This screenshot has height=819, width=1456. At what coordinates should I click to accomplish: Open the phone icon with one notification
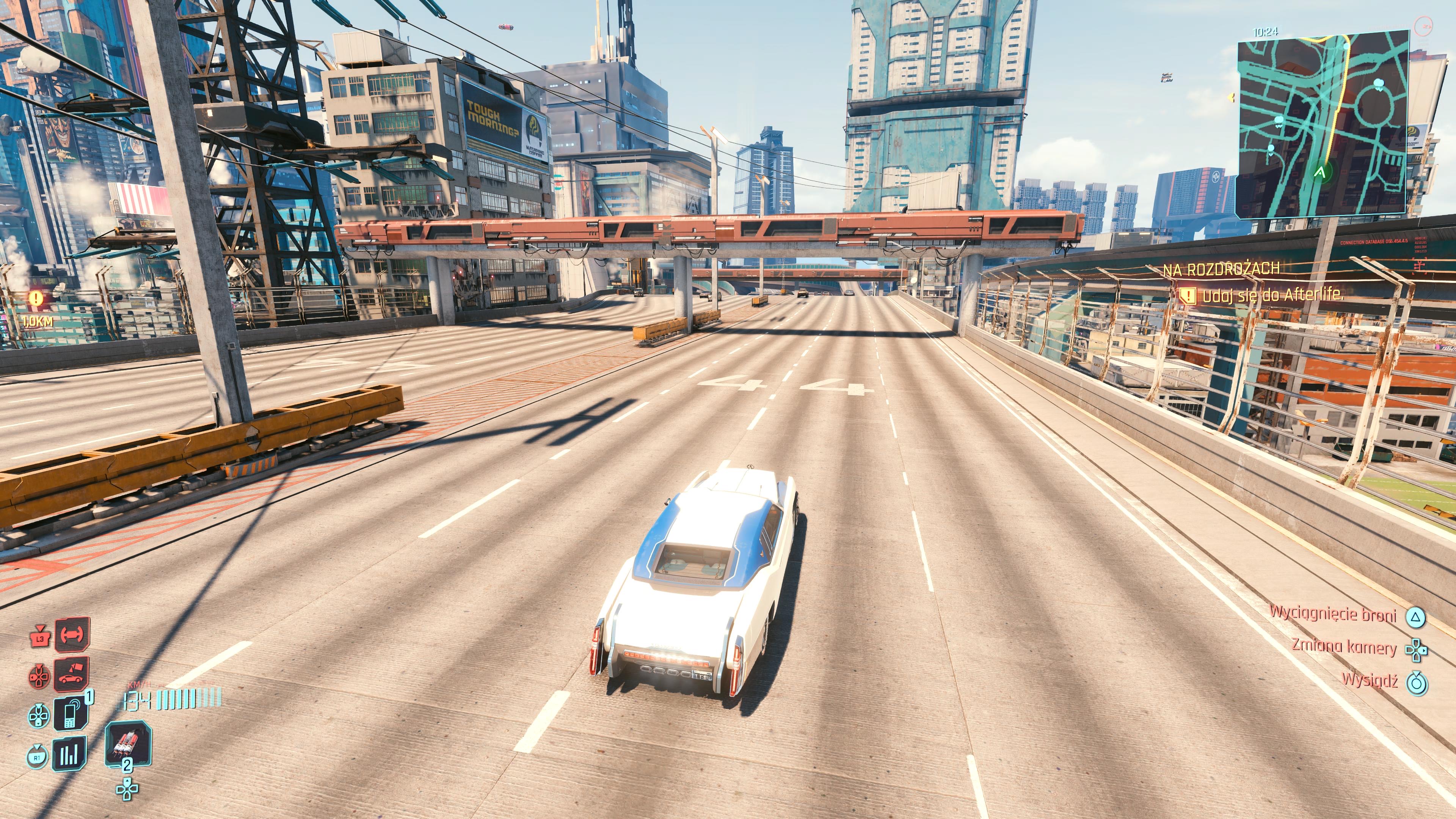[71, 714]
